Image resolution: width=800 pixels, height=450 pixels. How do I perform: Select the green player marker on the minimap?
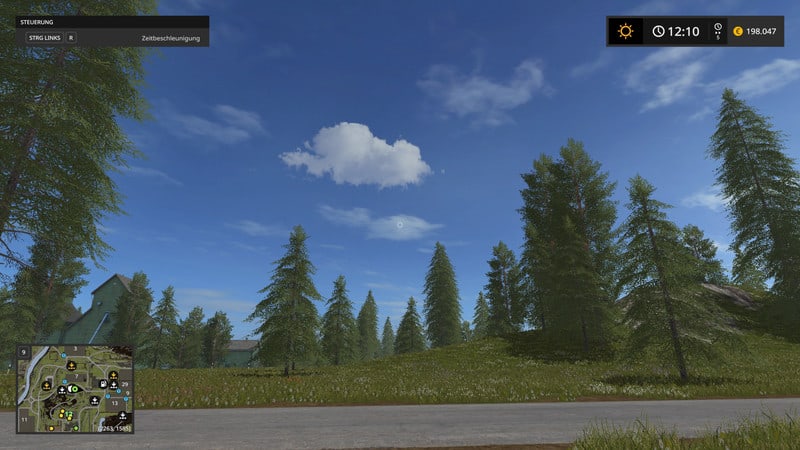(x=73, y=389)
